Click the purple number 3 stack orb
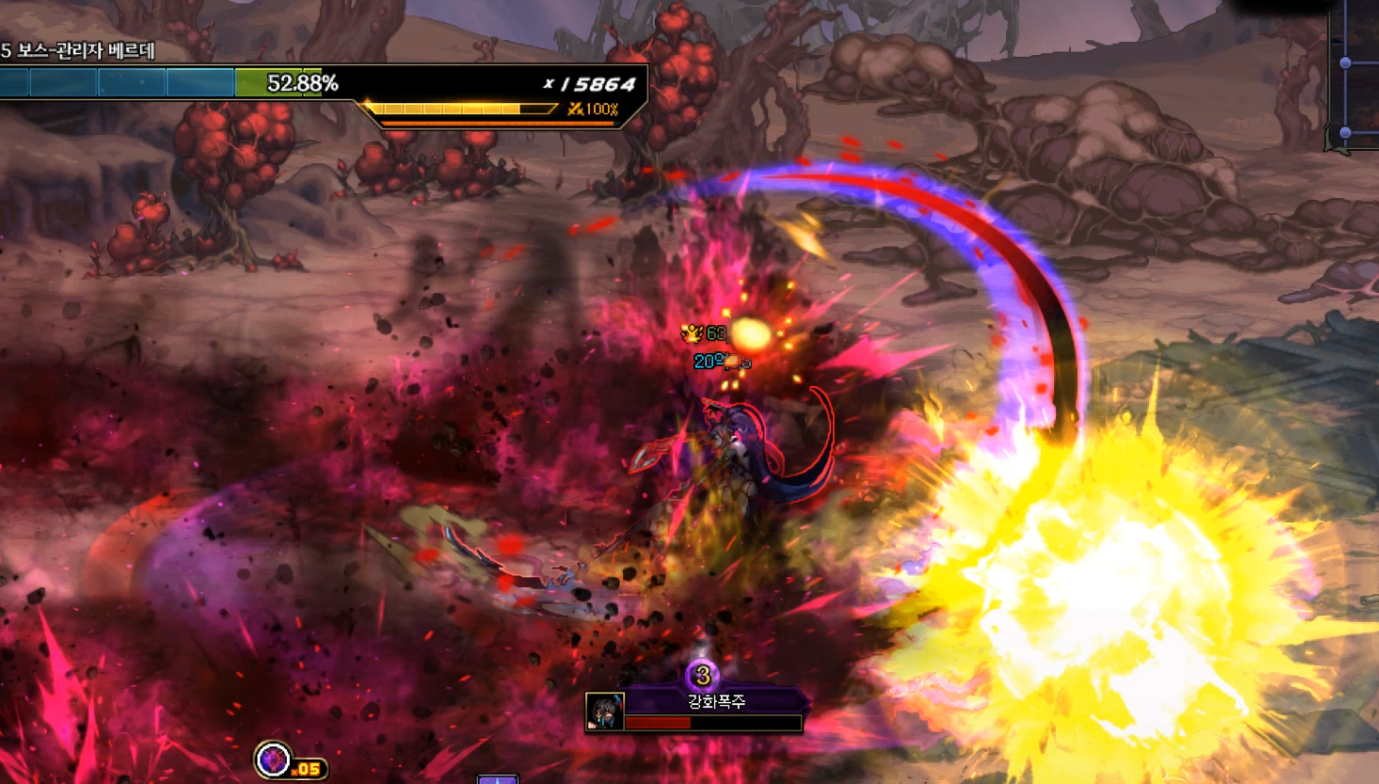The image size is (1379, 784). [x=703, y=675]
